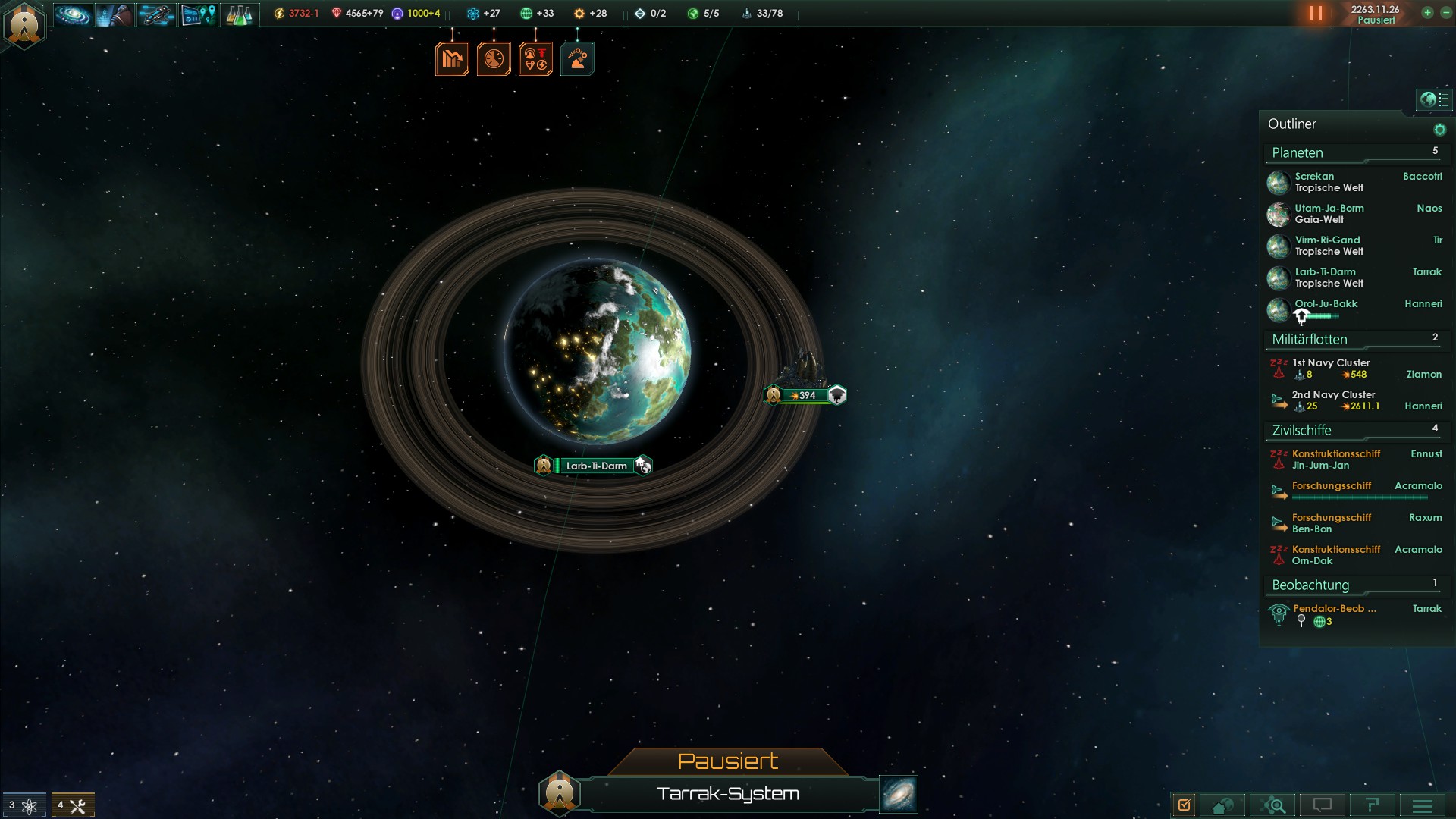The width and height of the screenshot is (1456, 819).
Task: Open the ship designer toolbar button
Action: click(x=156, y=14)
